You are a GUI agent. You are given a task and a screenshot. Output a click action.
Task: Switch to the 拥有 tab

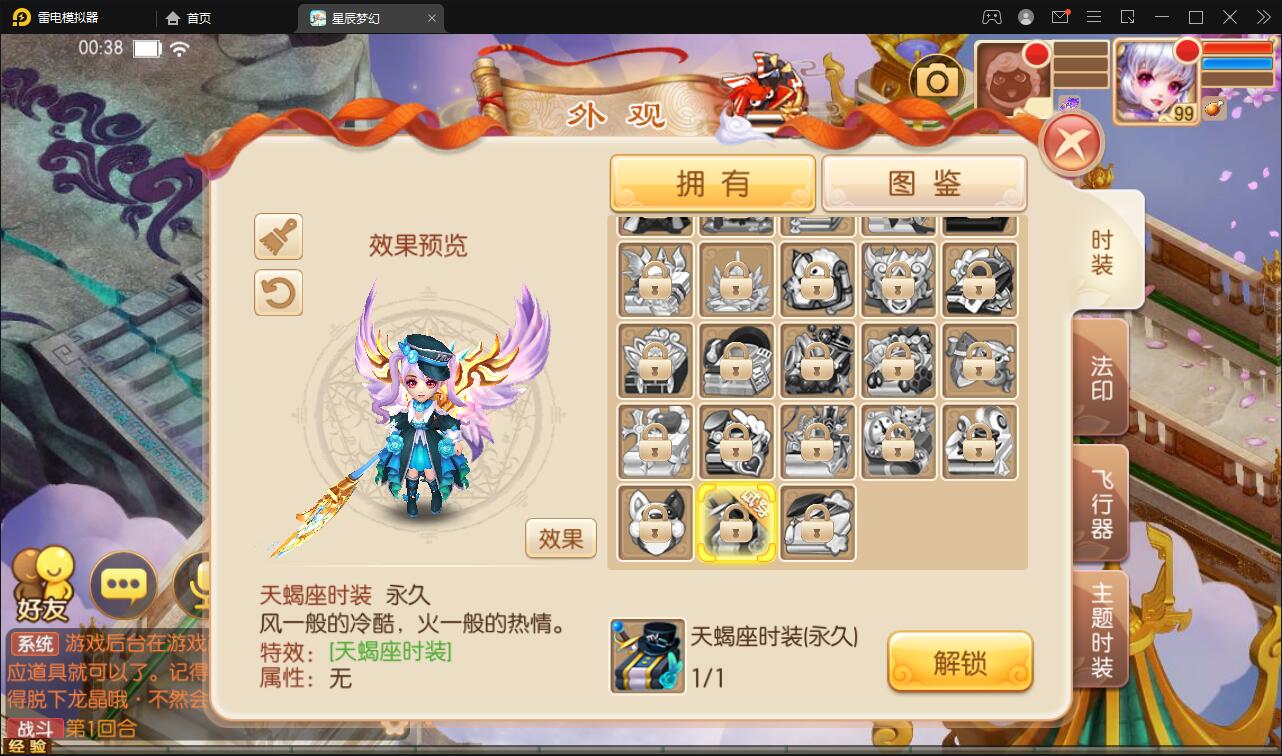712,183
